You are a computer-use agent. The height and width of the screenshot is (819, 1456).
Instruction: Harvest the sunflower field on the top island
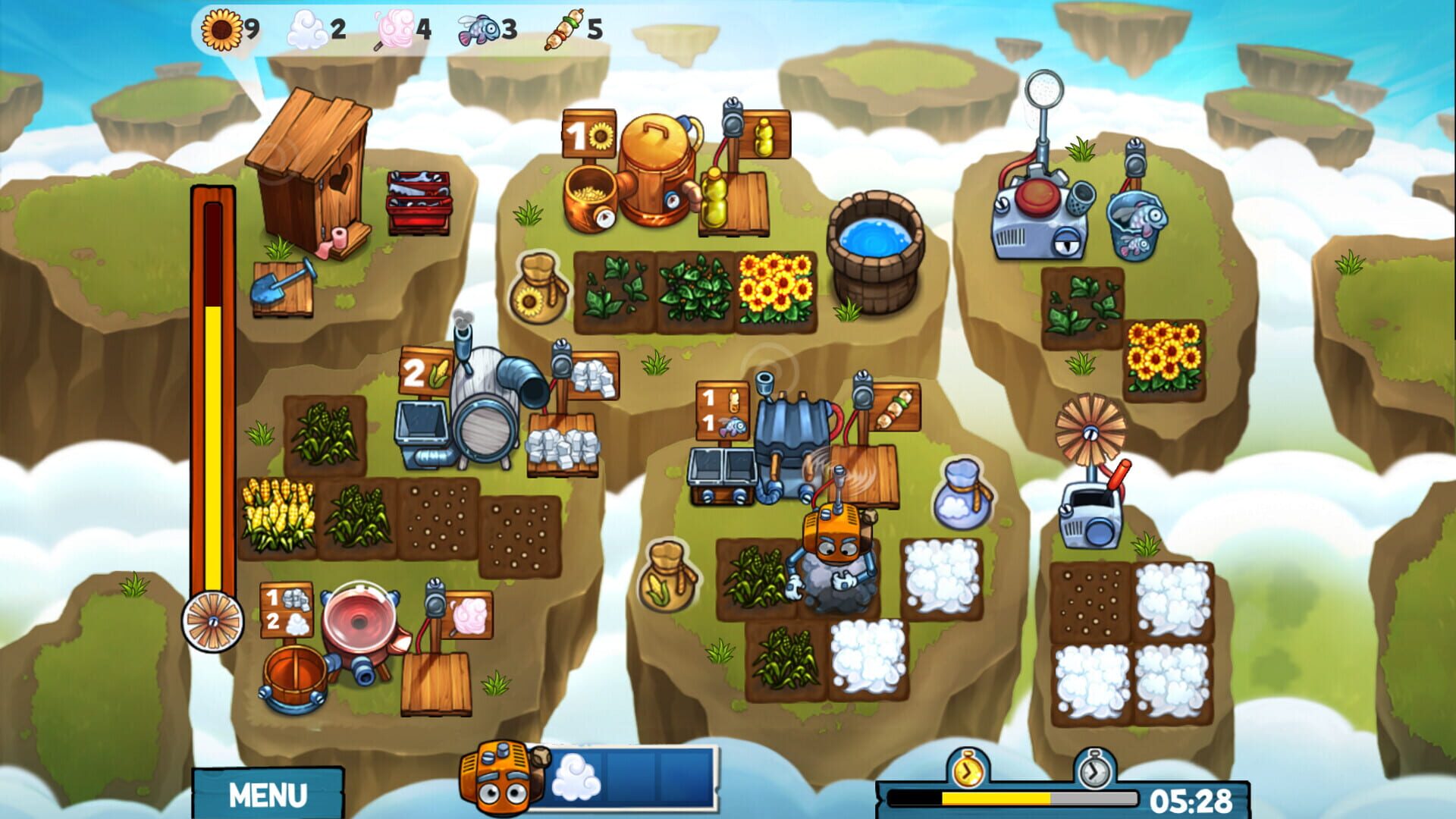click(775, 289)
